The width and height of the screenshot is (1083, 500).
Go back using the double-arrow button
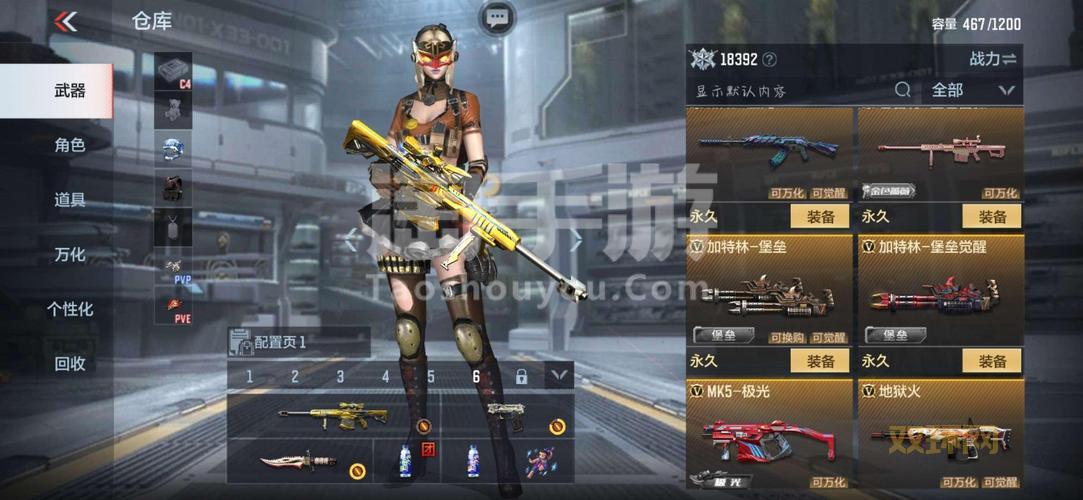click(x=66, y=21)
